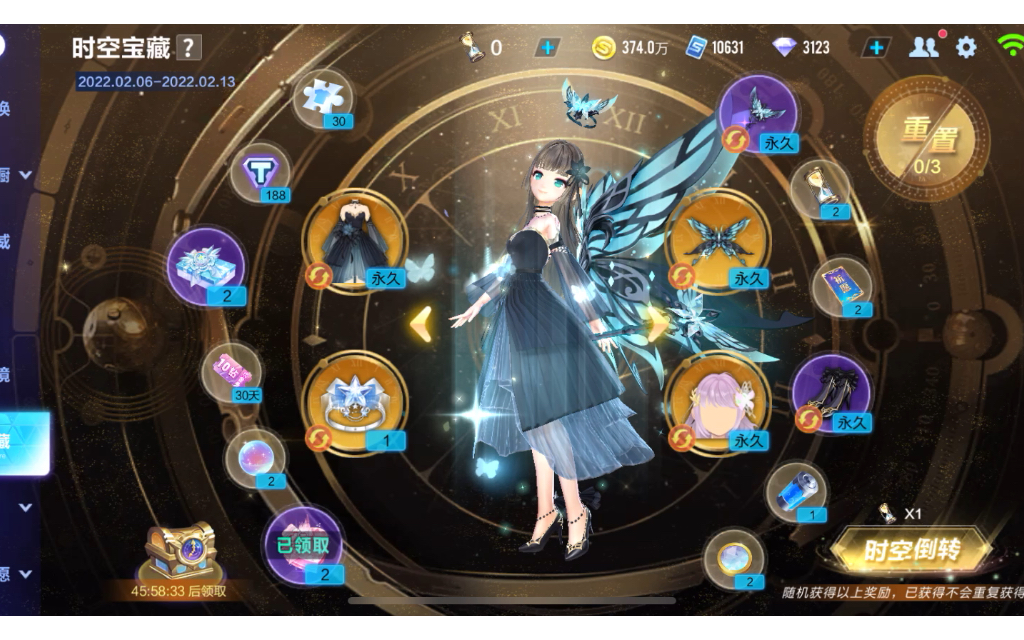Screen dimensions: 1024x640
Task: Open the treasure chest with countdown timer
Action: pos(179,551)
